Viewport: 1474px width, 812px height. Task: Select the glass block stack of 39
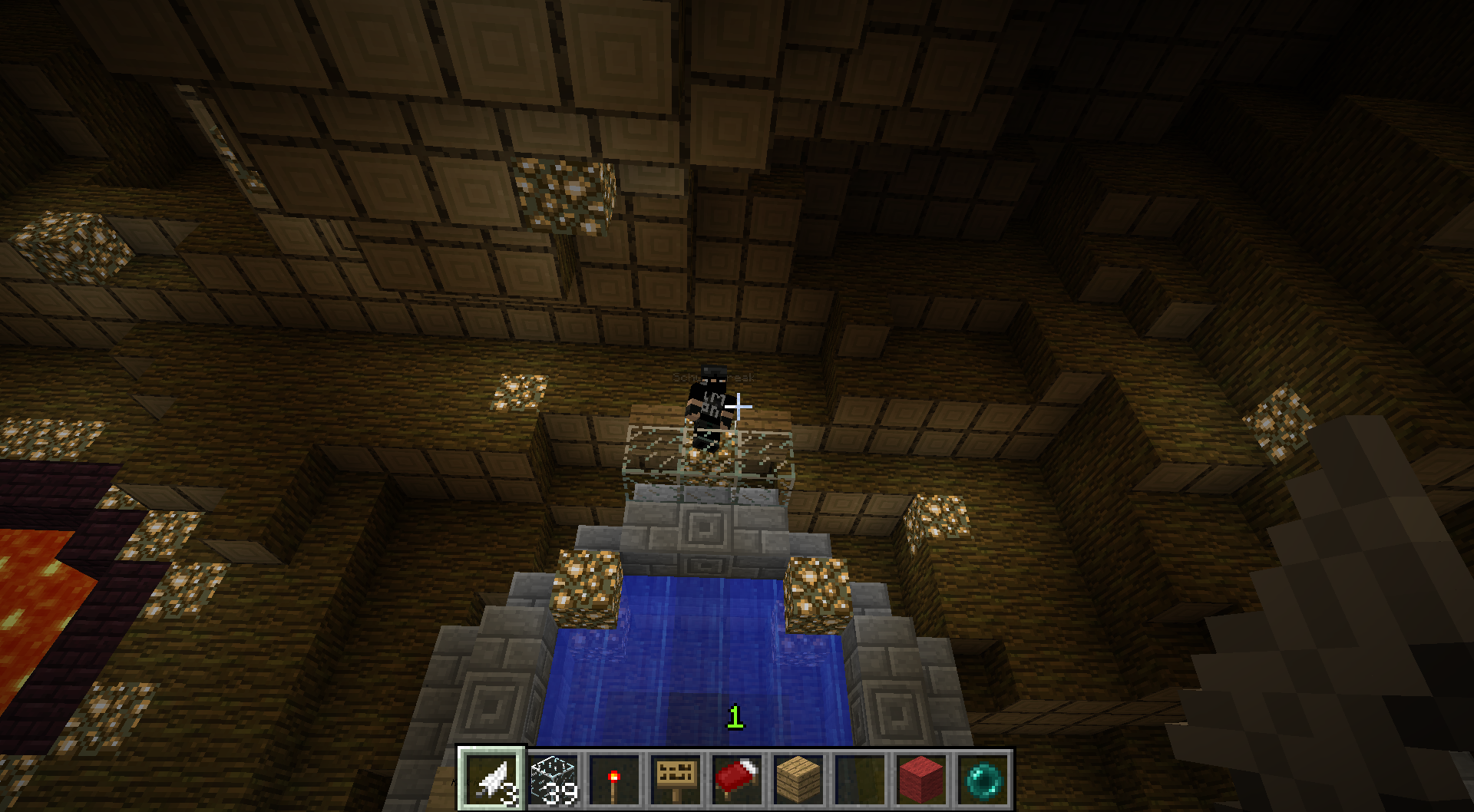(554, 777)
